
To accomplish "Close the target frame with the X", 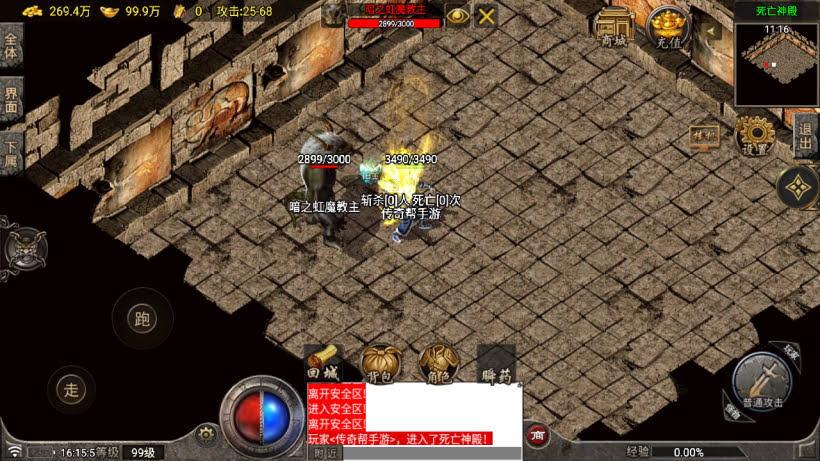I will tap(486, 15).
